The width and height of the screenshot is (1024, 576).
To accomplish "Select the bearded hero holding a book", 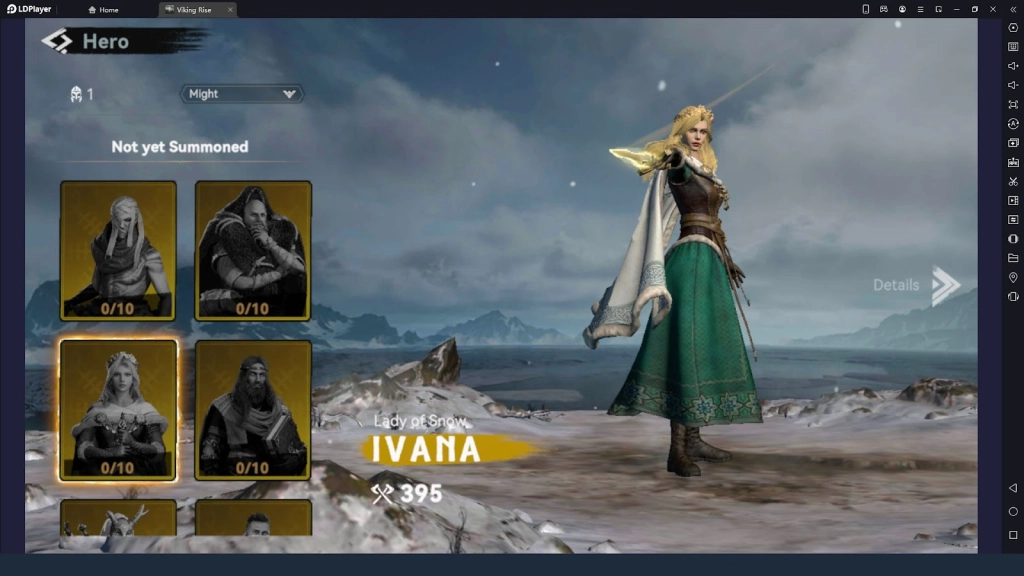I will (x=253, y=410).
